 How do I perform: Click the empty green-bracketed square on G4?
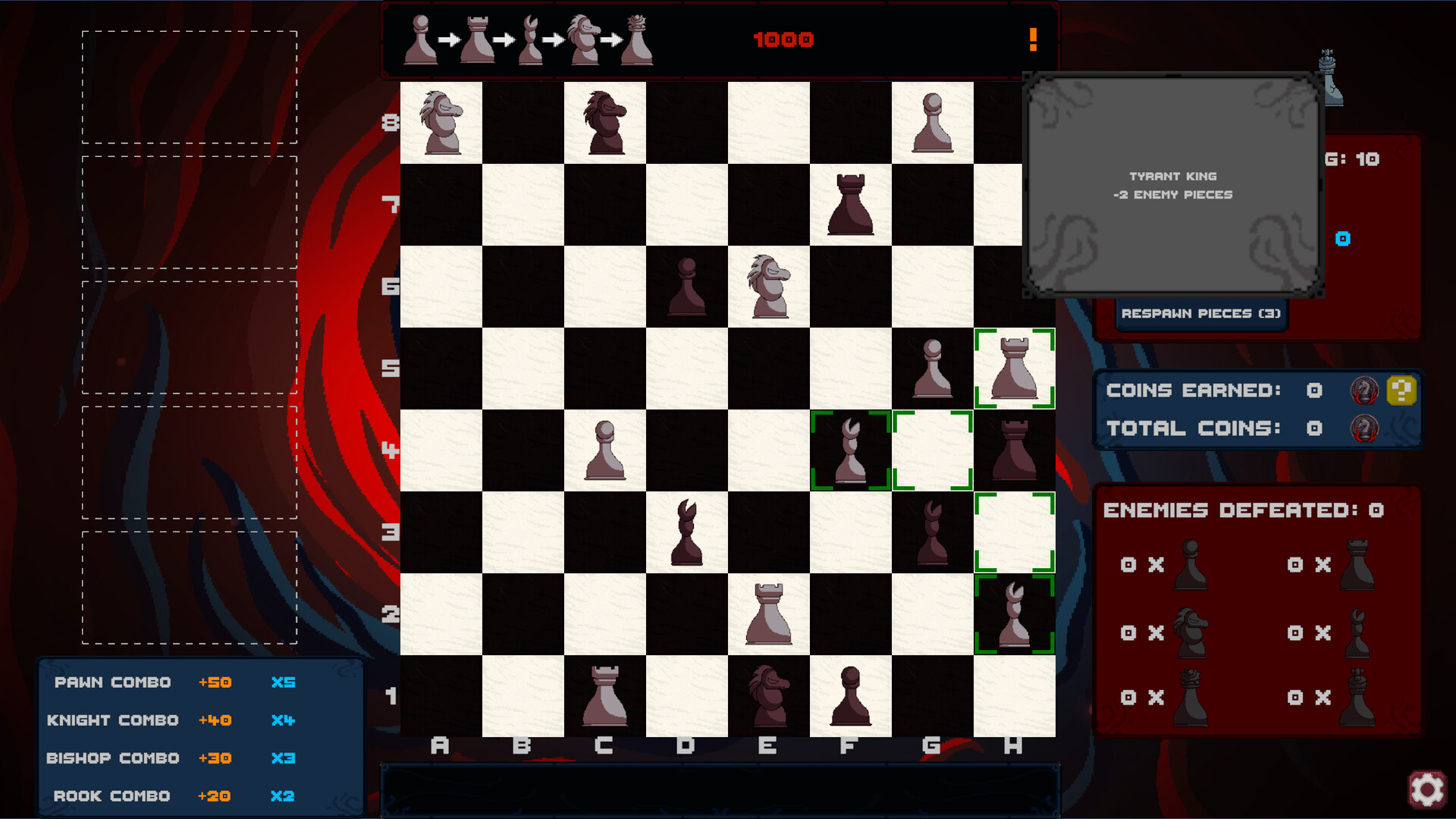click(933, 450)
